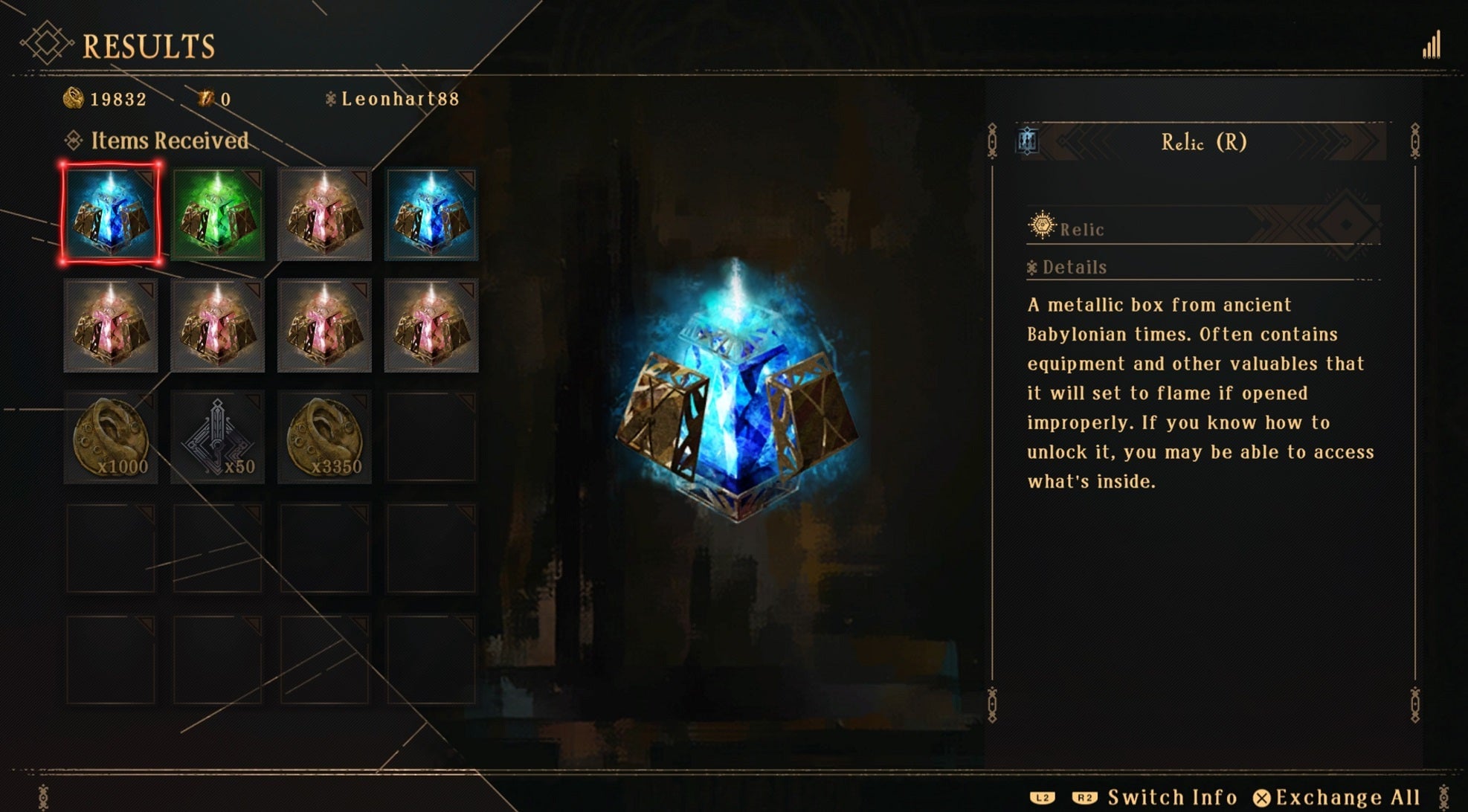Select the green relic in the grid

(217, 215)
